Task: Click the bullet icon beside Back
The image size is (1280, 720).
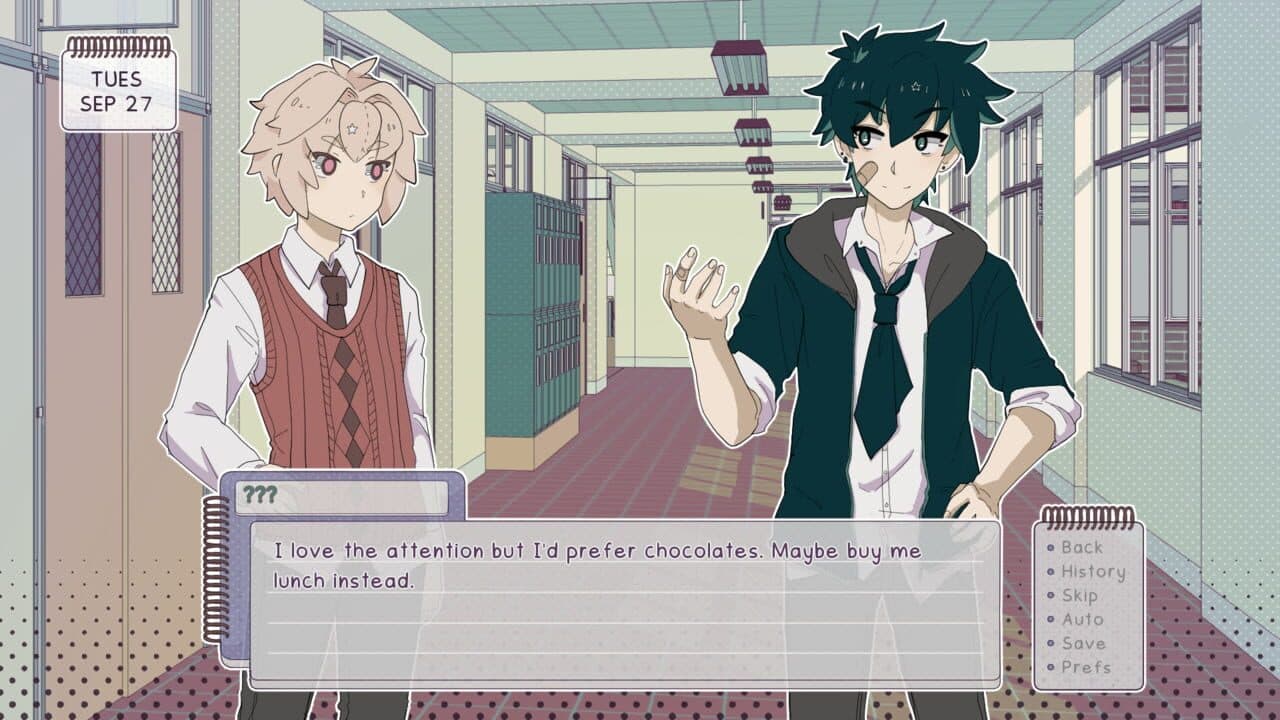Action: point(1051,548)
